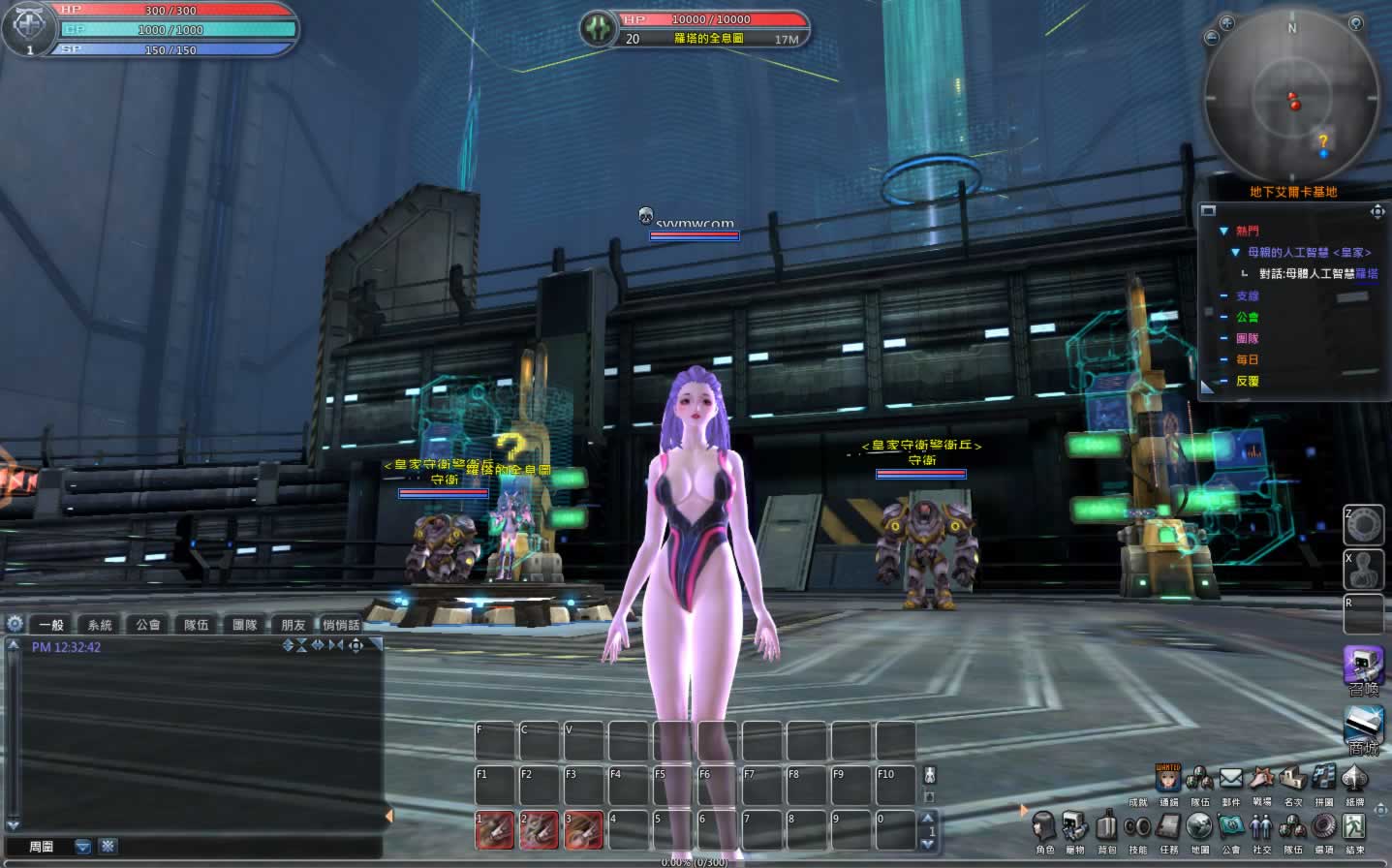Open the WANTED 通緝 poster icon
Image resolution: width=1392 pixels, height=868 pixels.
1168,779
